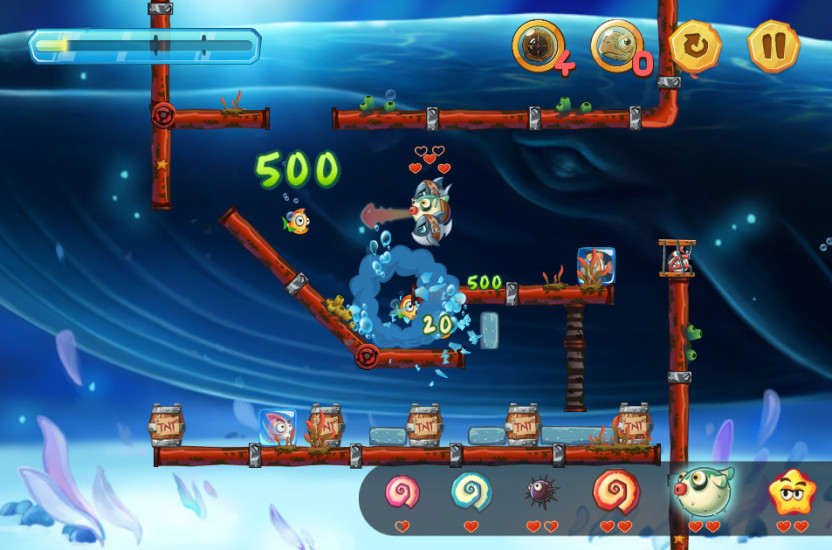The height and width of the screenshot is (550, 832).
Task: Pick the purple sea urchin ammo
Action: click(541, 492)
